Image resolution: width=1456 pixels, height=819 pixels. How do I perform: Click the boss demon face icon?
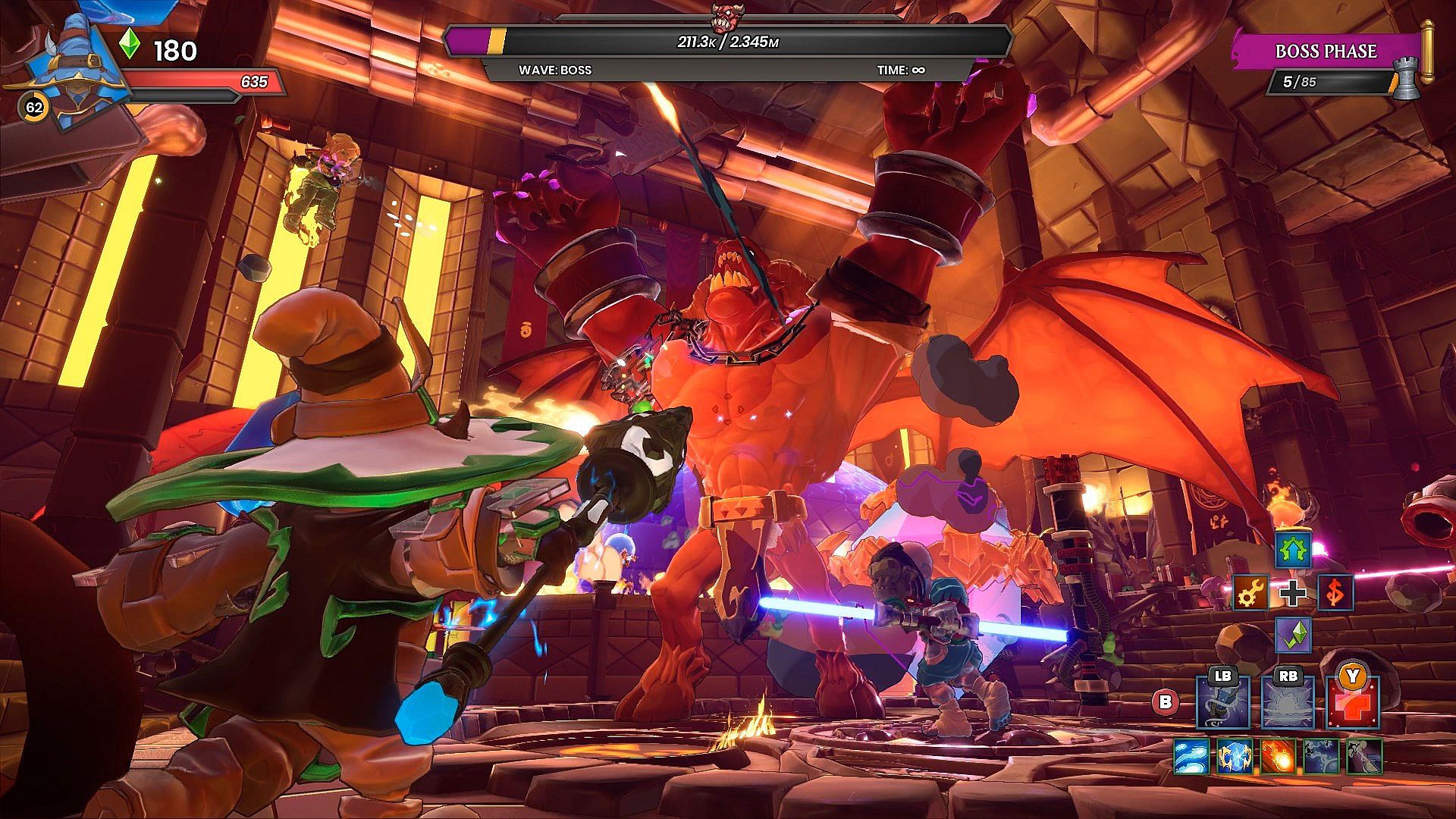point(727,15)
